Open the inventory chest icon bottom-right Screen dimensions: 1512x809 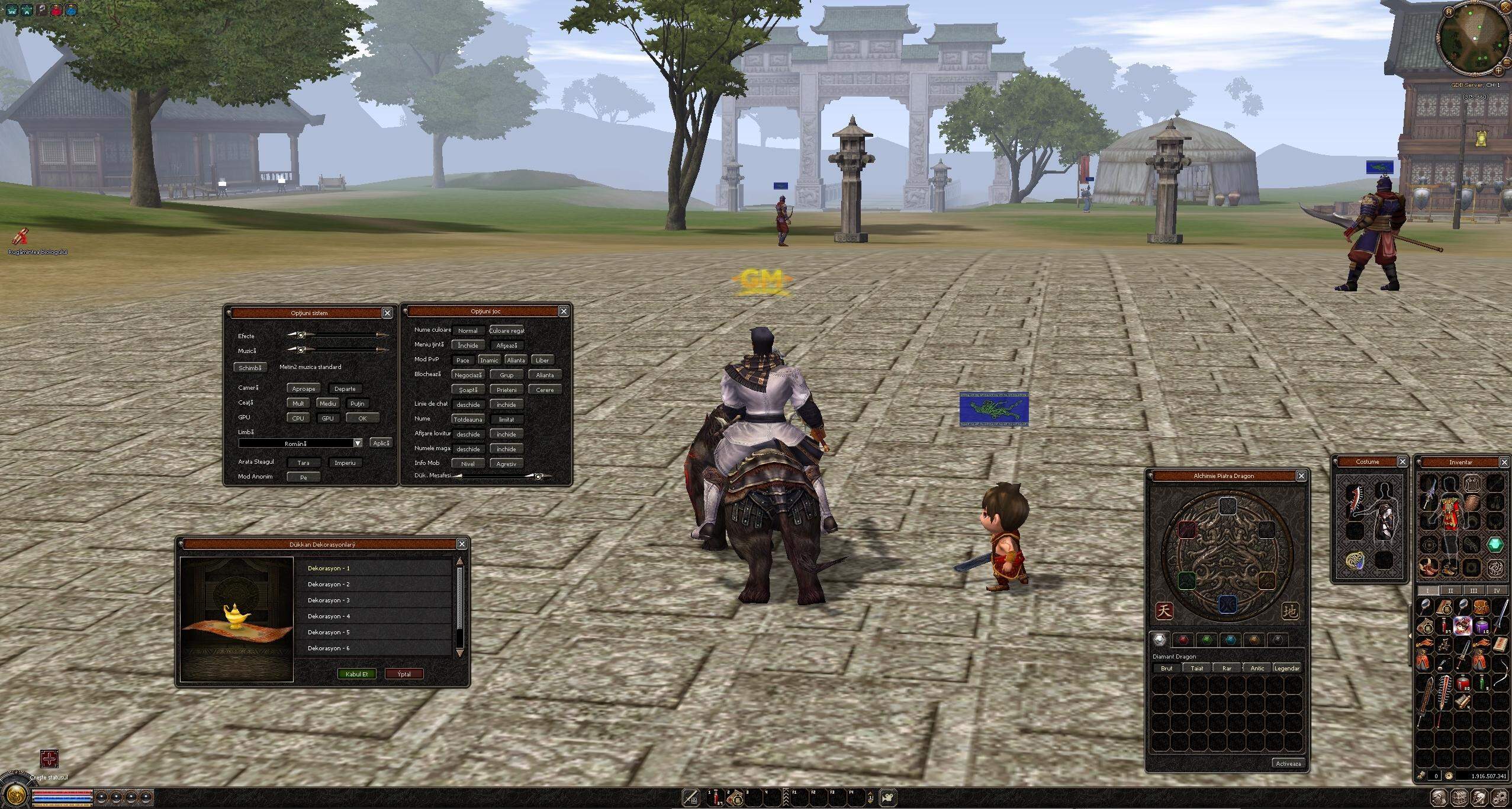click(1458, 798)
